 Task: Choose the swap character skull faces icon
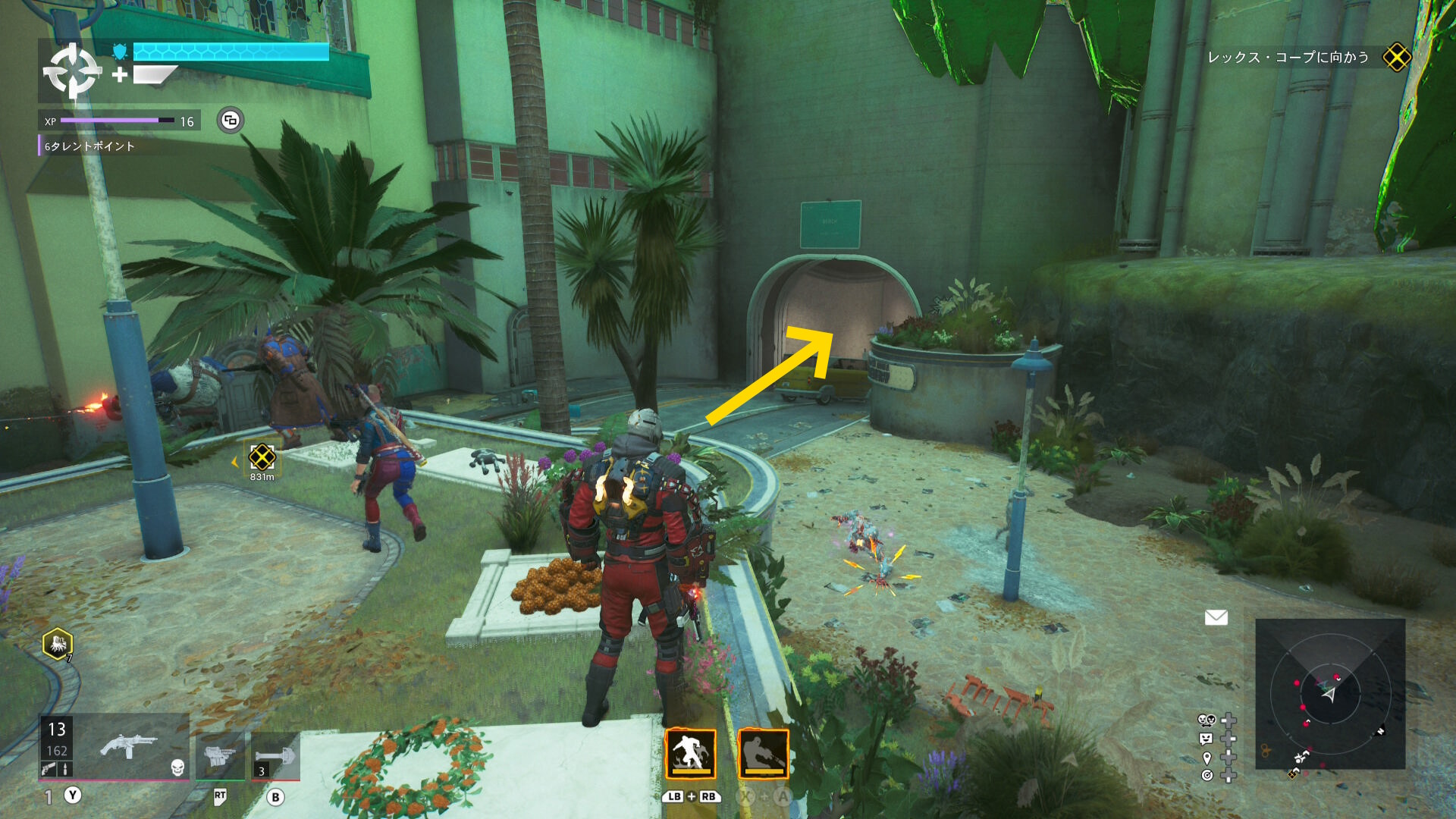click(x=1206, y=720)
